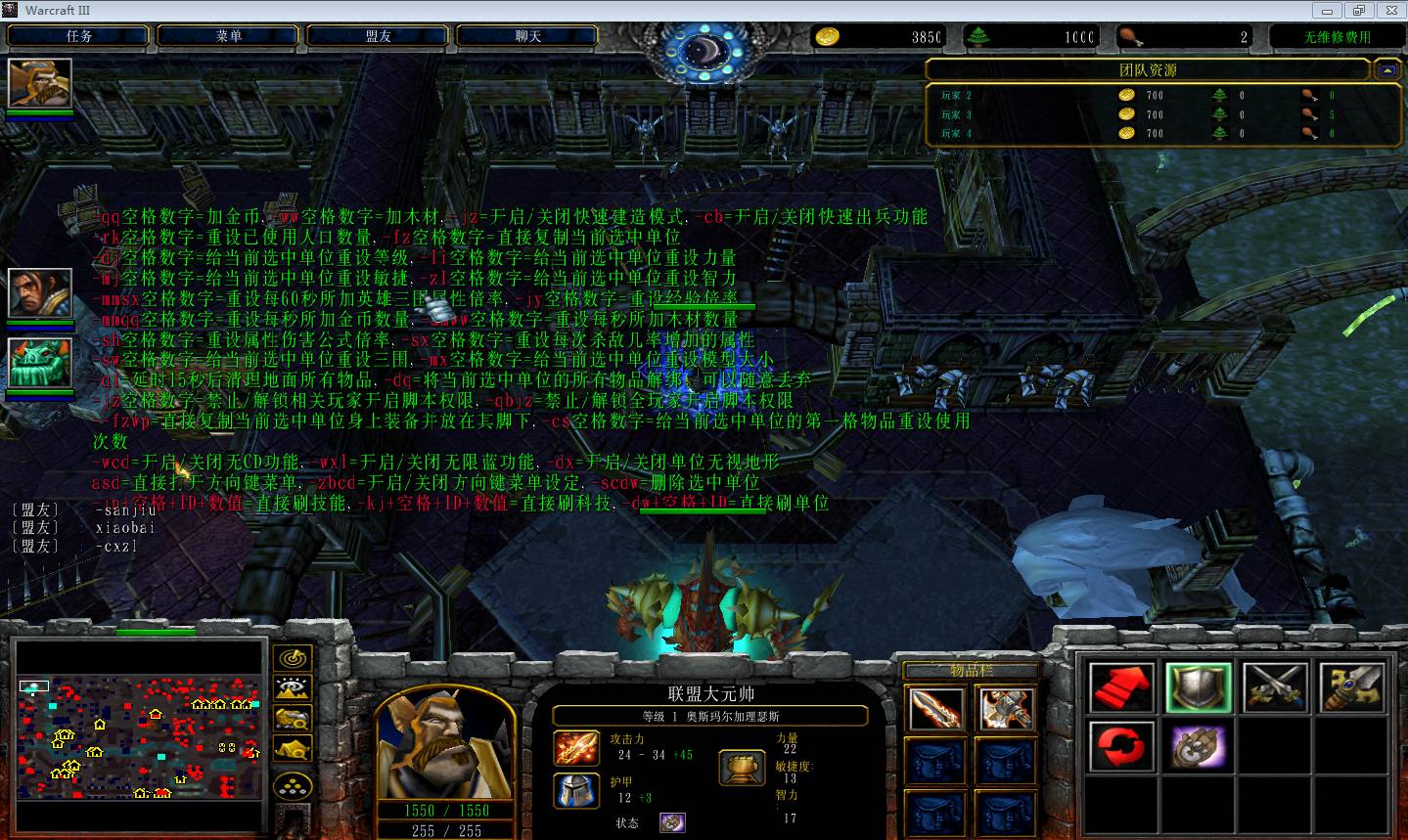Select the dark-haired human hero icon
1408x840 pixels.
click(40, 292)
